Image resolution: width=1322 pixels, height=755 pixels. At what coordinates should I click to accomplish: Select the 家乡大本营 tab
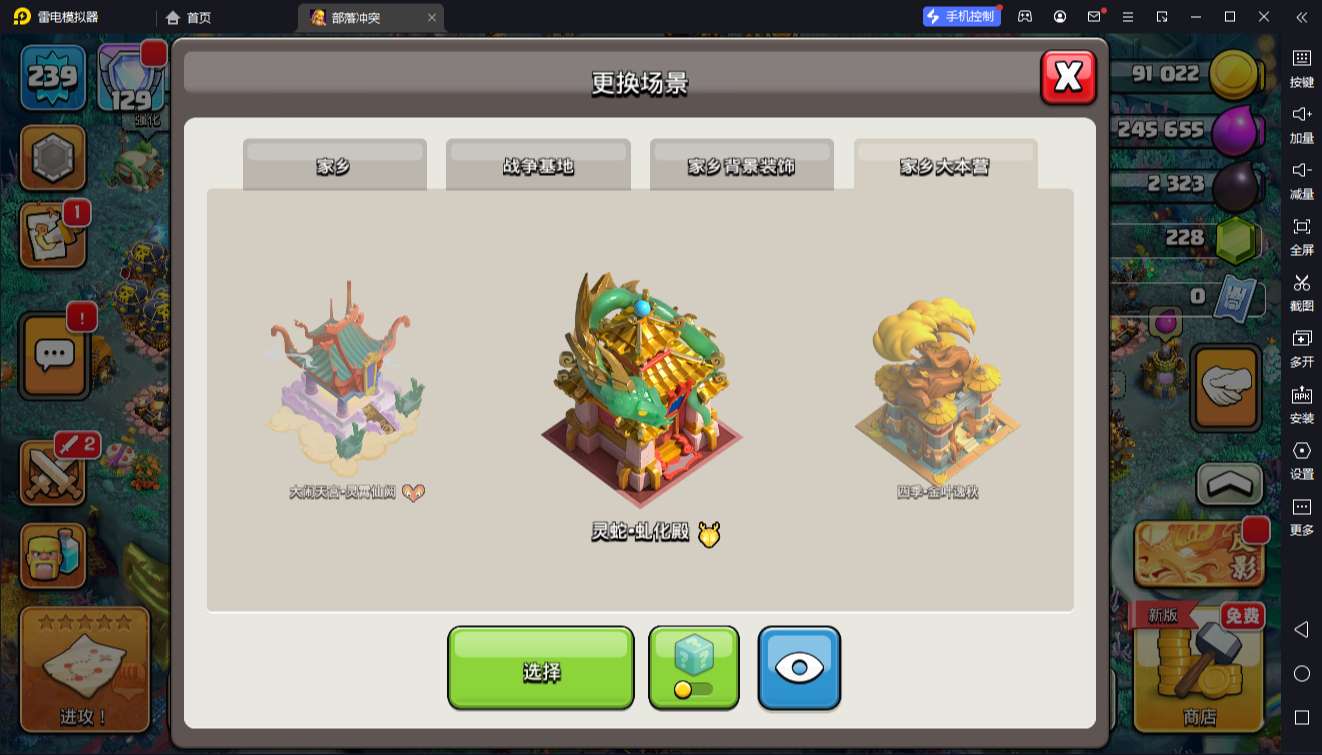(x=945, y=165)
